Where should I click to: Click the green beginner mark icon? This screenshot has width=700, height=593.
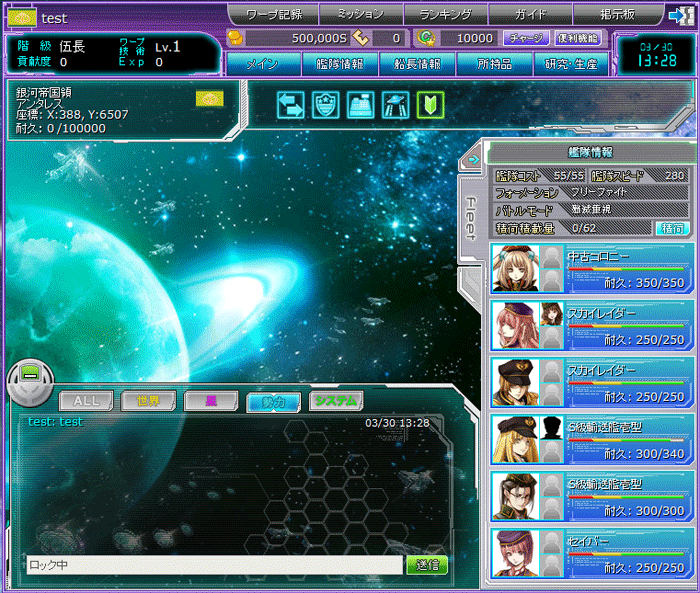point(431,105)
